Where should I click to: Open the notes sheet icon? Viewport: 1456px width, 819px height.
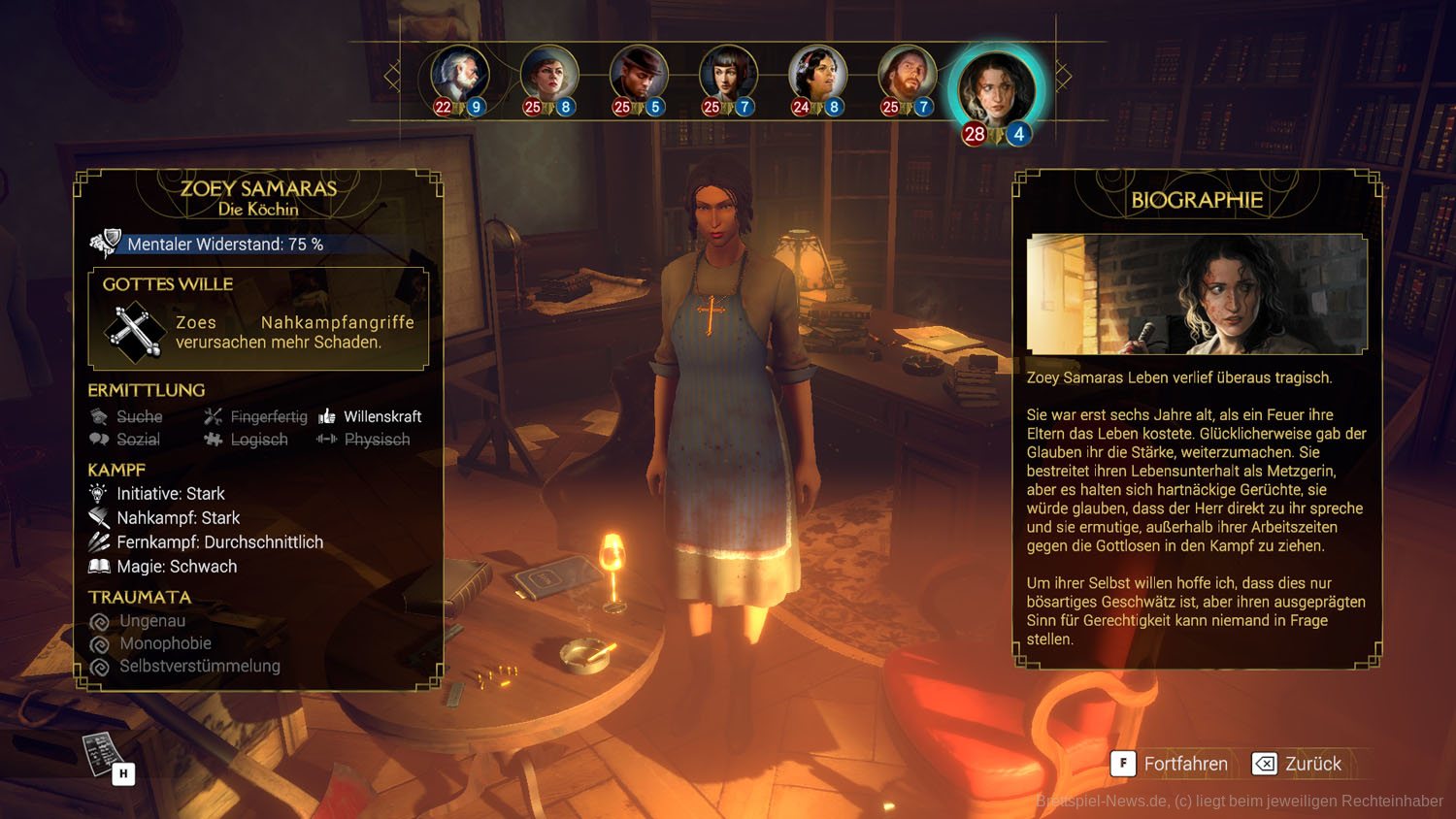[x=103, y=754]
